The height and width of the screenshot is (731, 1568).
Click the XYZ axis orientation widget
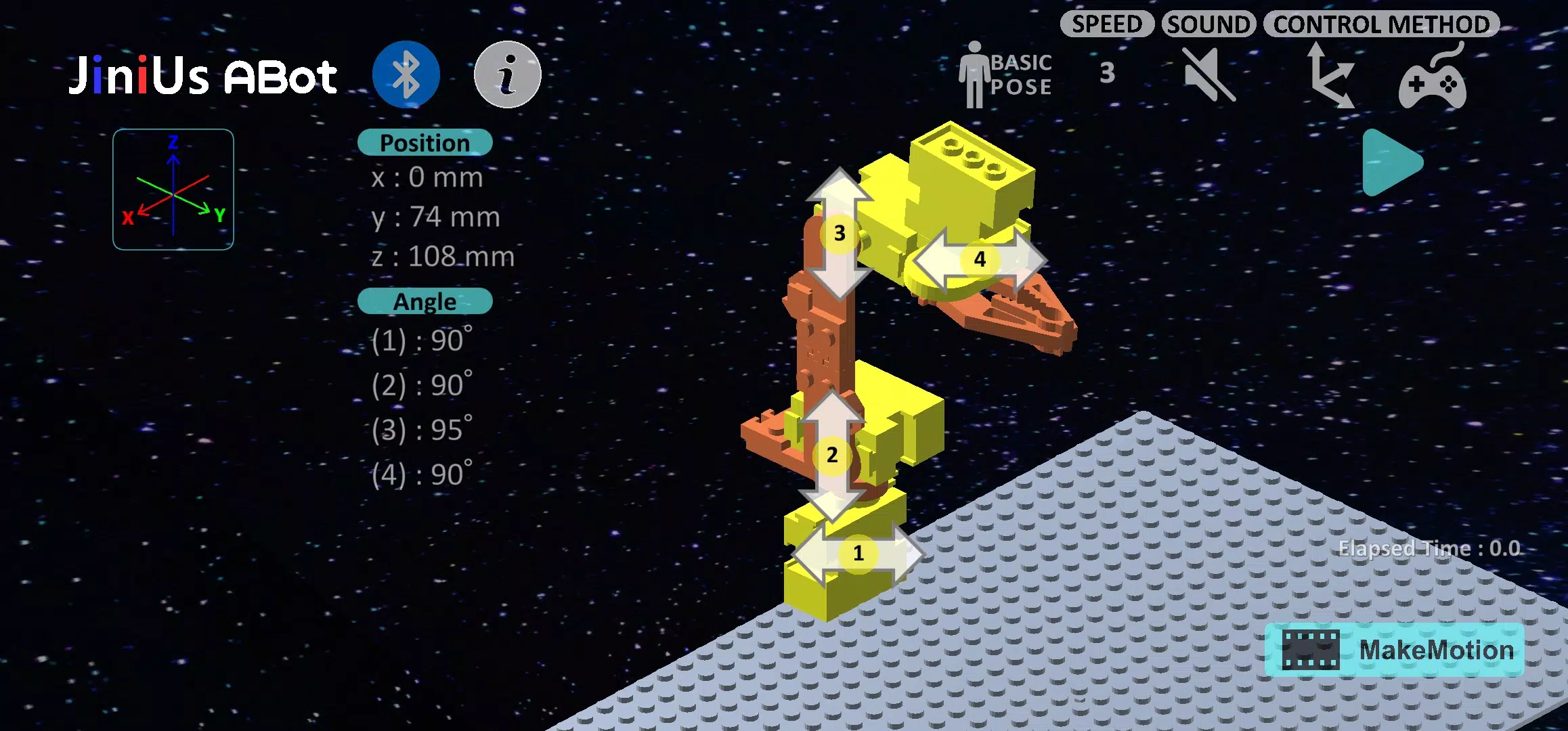(173, 190)
